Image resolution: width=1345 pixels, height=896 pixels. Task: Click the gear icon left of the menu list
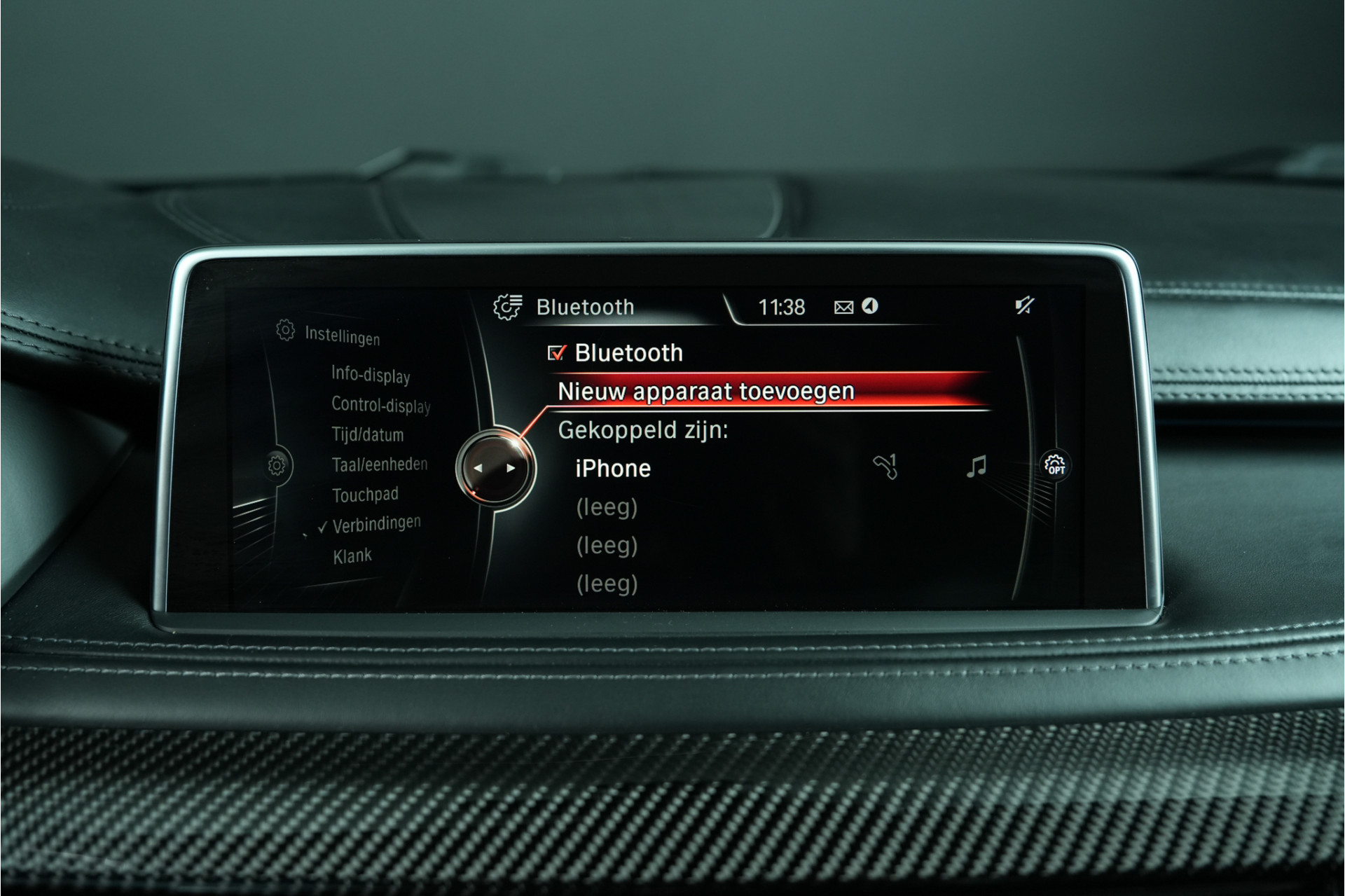click(277, 465)
